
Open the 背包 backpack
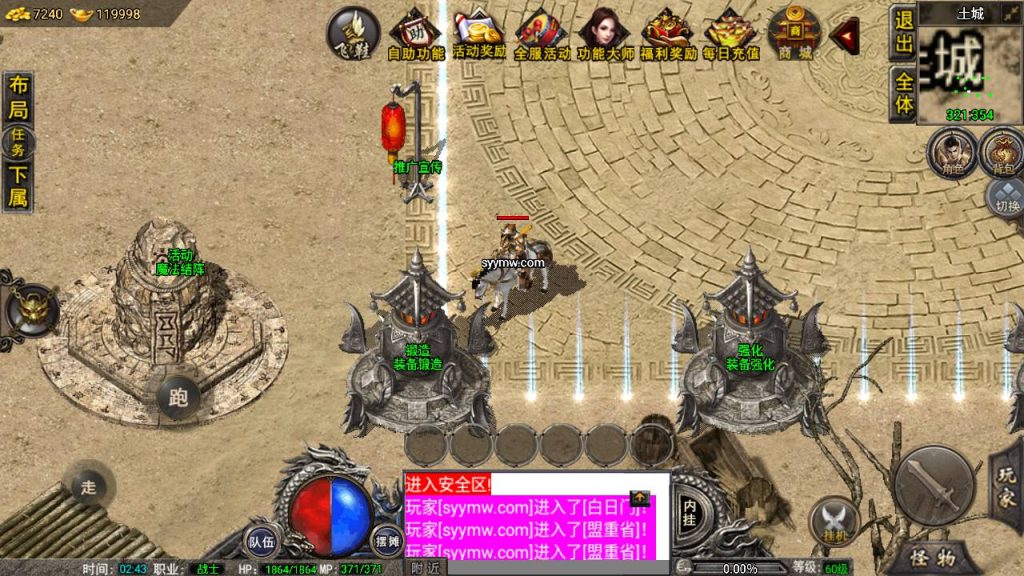(x=1002, y=153)
